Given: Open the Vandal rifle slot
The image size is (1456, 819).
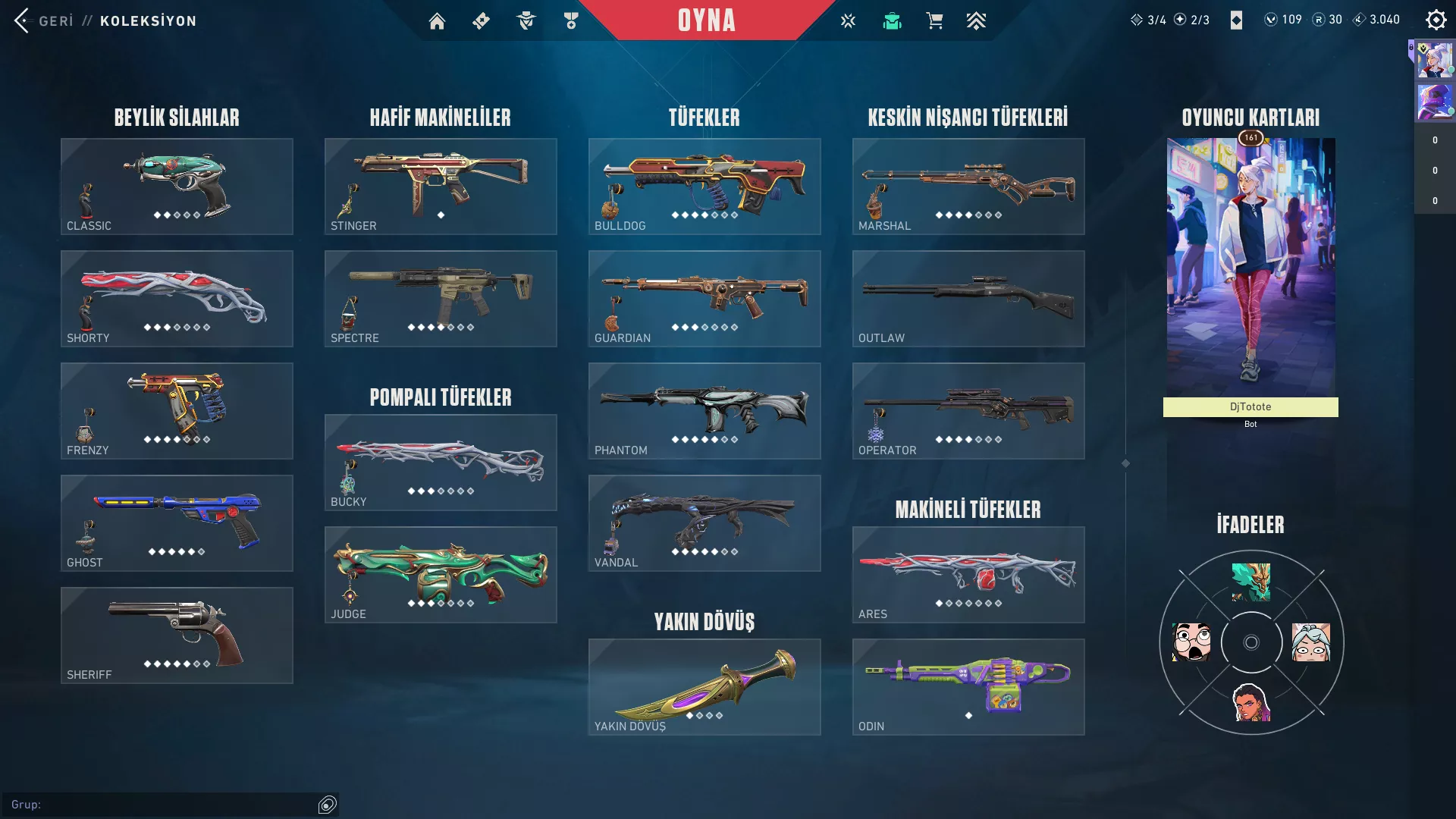Looking at the screenshot, I should click(704, 523).
